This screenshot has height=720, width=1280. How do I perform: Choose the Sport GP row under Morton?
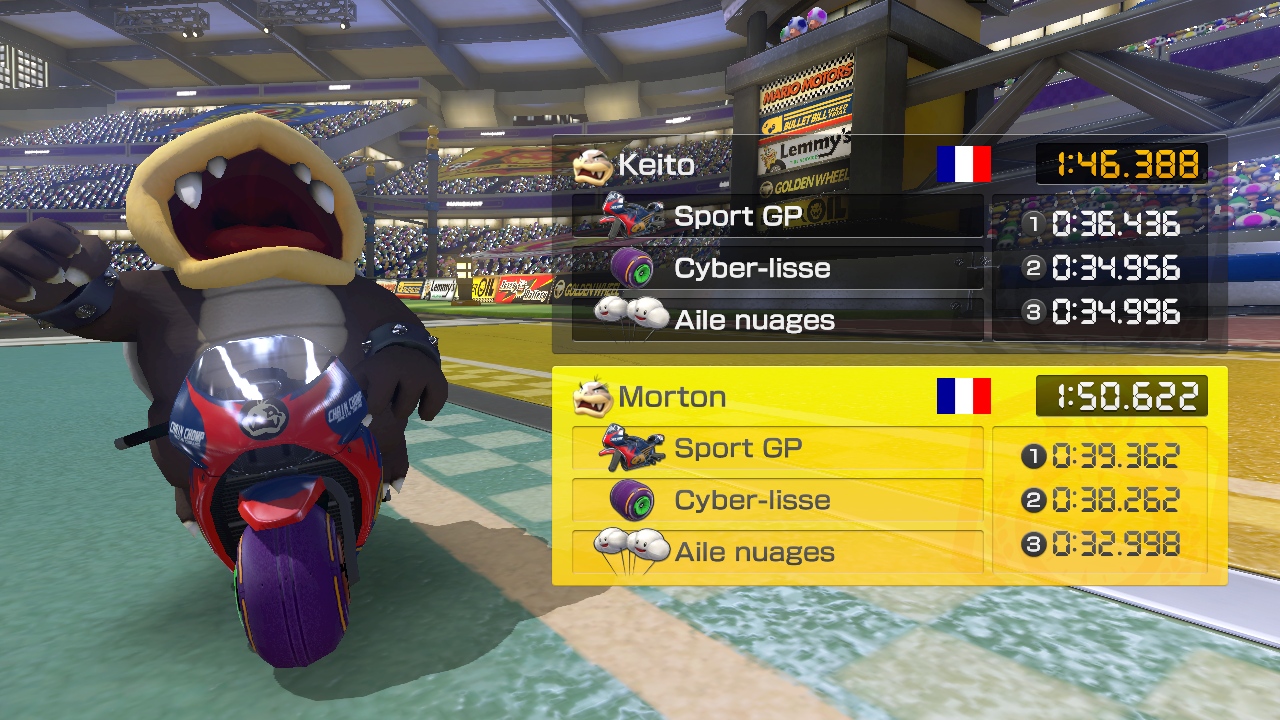coord(777,448)
